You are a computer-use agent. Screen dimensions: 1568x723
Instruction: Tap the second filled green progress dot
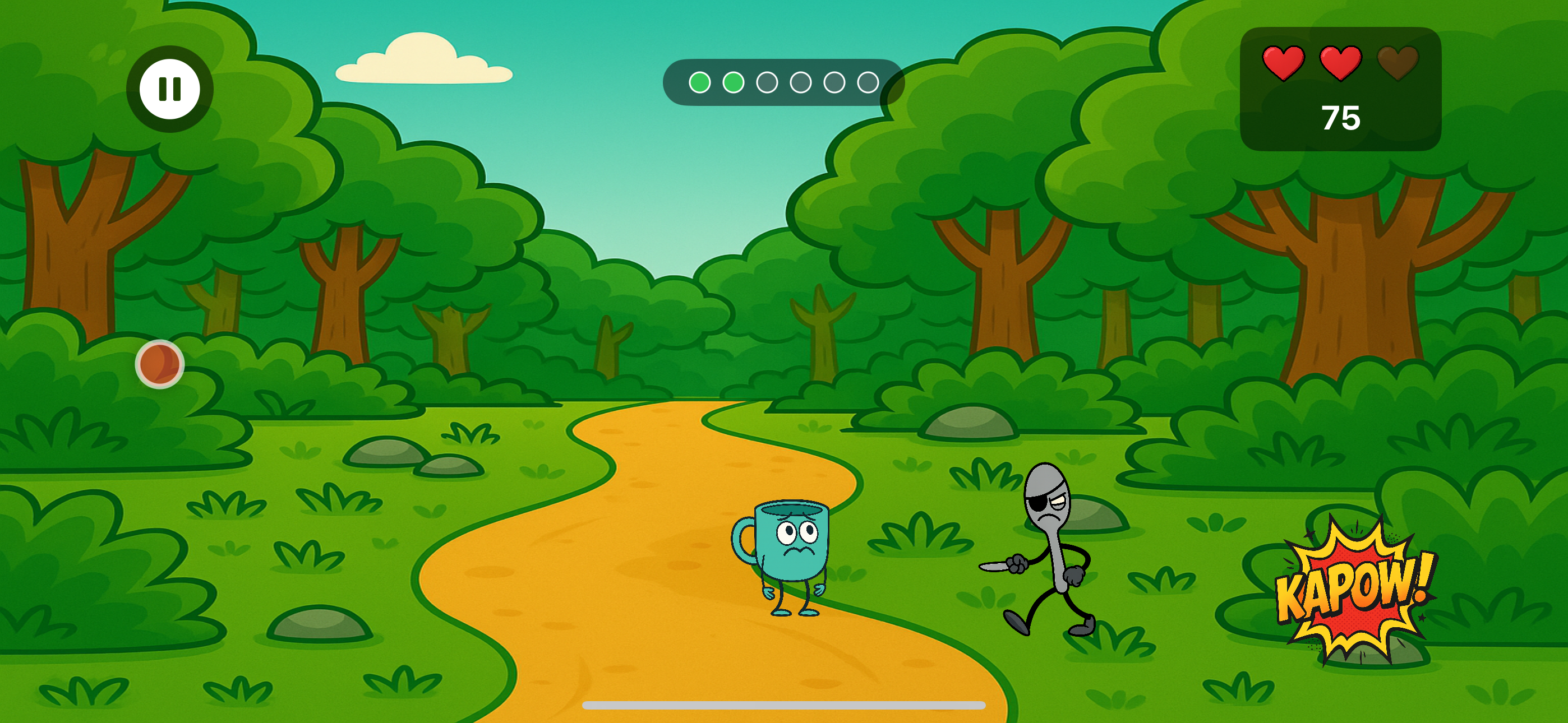pyautogui.click(x=734, y=83)
